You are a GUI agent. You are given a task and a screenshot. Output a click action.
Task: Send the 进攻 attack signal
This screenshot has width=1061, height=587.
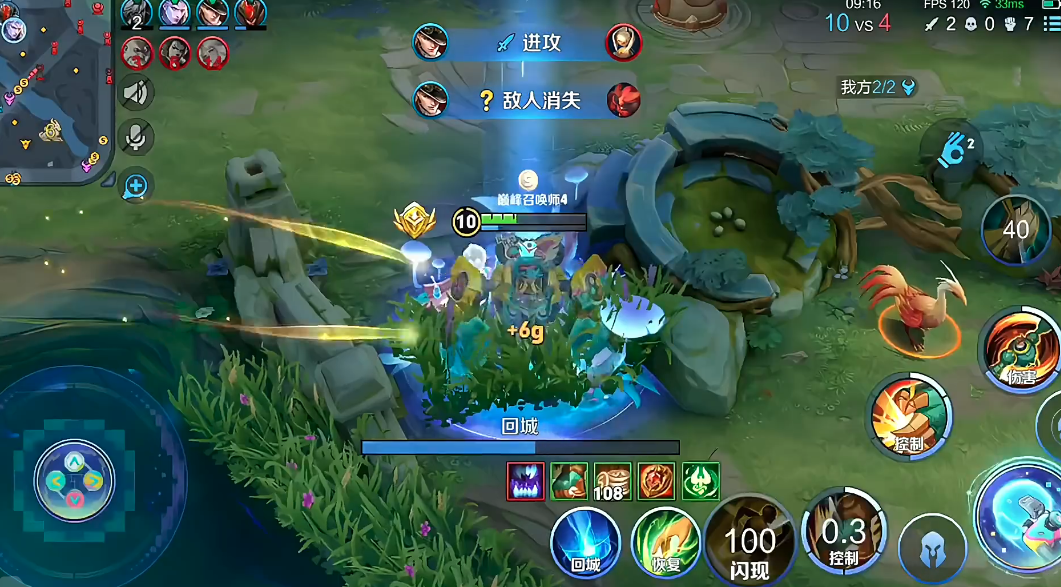(528, 43)
